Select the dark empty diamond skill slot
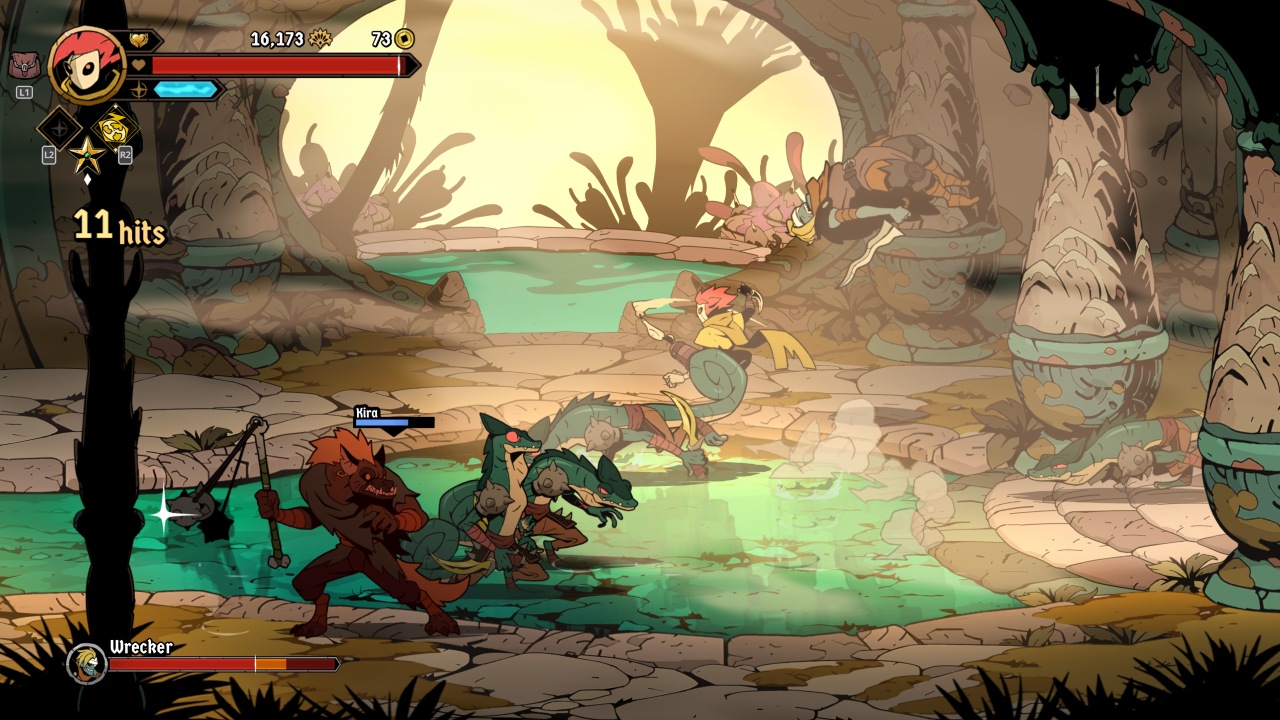The height and width of the screenshot is (720, 1280). pyautogui.click(x=59, y=128)
